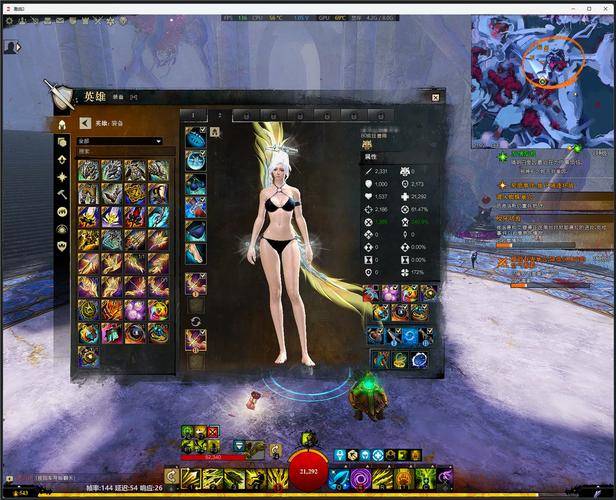The height and width of the screenshot is (500, 616).
Task: Close the Hero panel
Action: (x=435, y=97)
